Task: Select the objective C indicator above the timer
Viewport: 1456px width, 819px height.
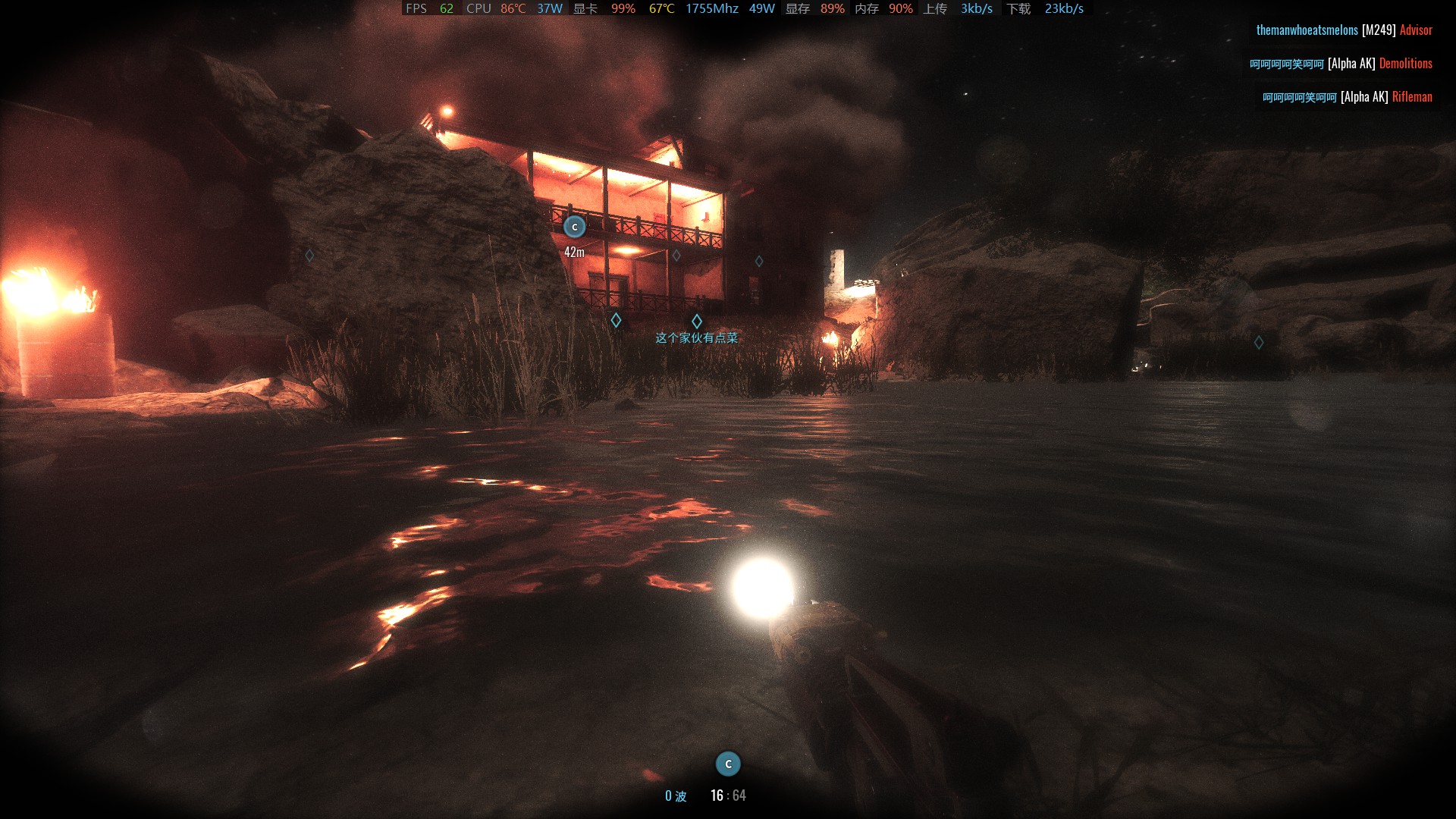Action: 728,764
